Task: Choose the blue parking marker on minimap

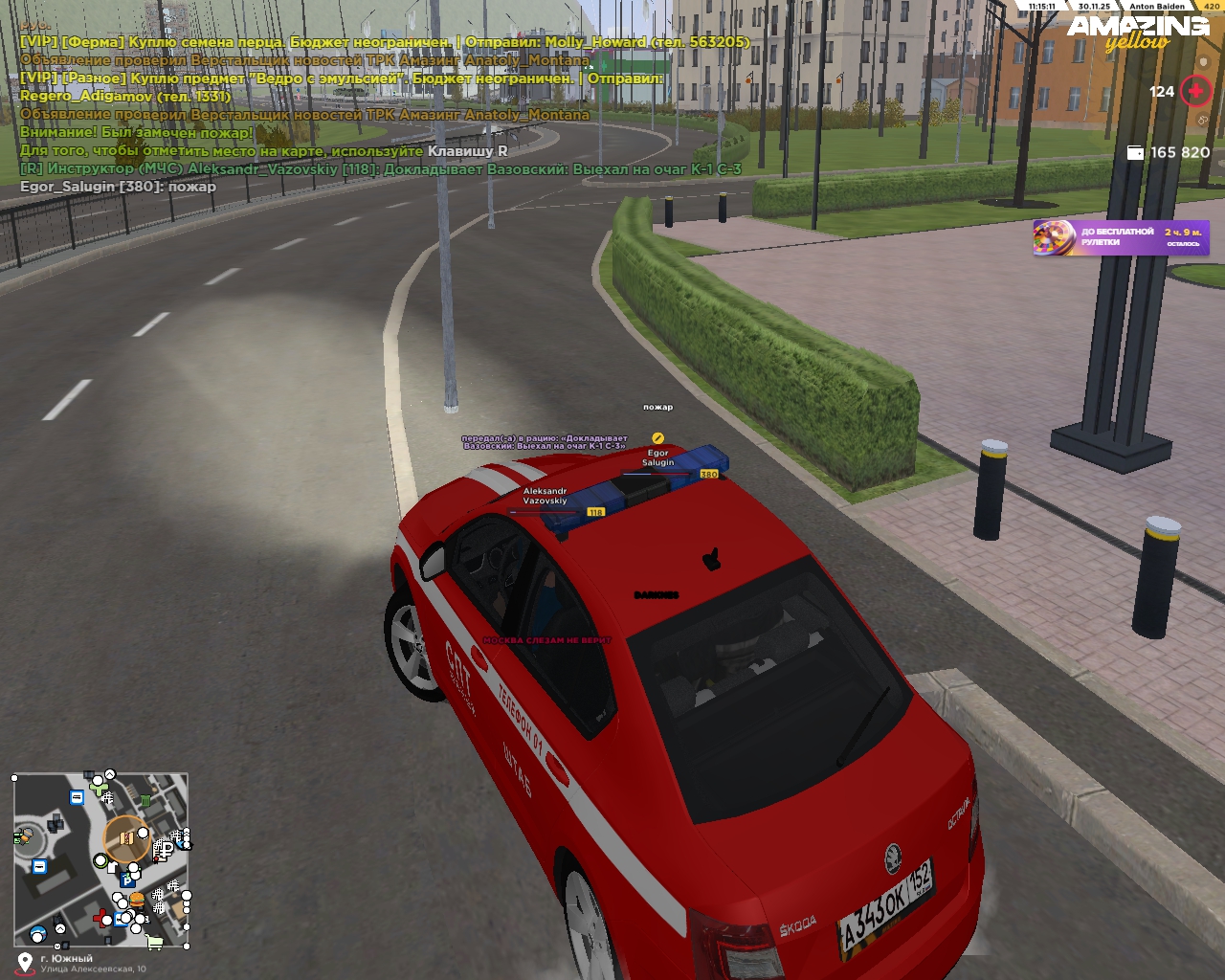Action: [125, 880]
